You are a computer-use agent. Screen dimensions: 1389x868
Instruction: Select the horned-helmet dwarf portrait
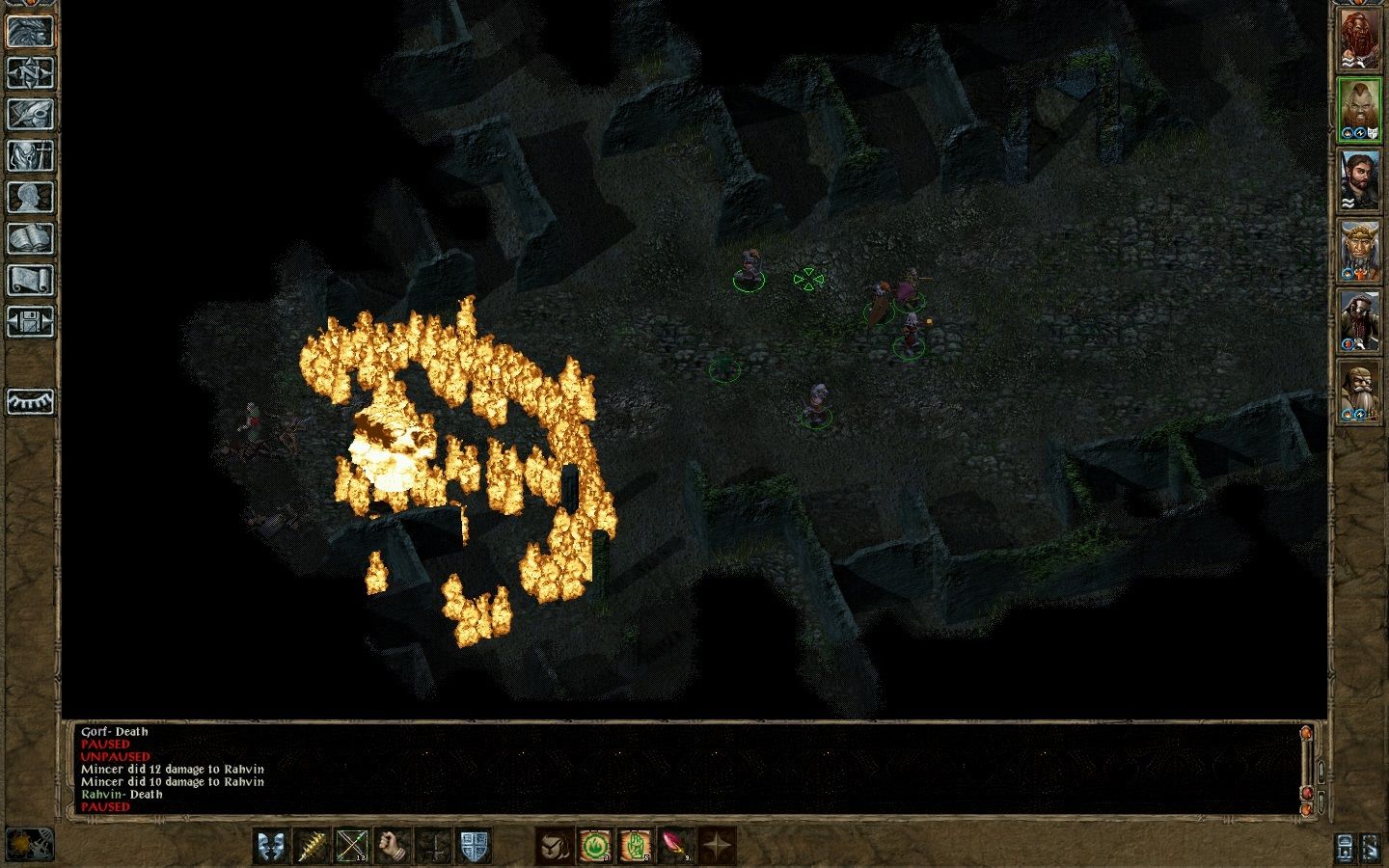click(1359, 252)
